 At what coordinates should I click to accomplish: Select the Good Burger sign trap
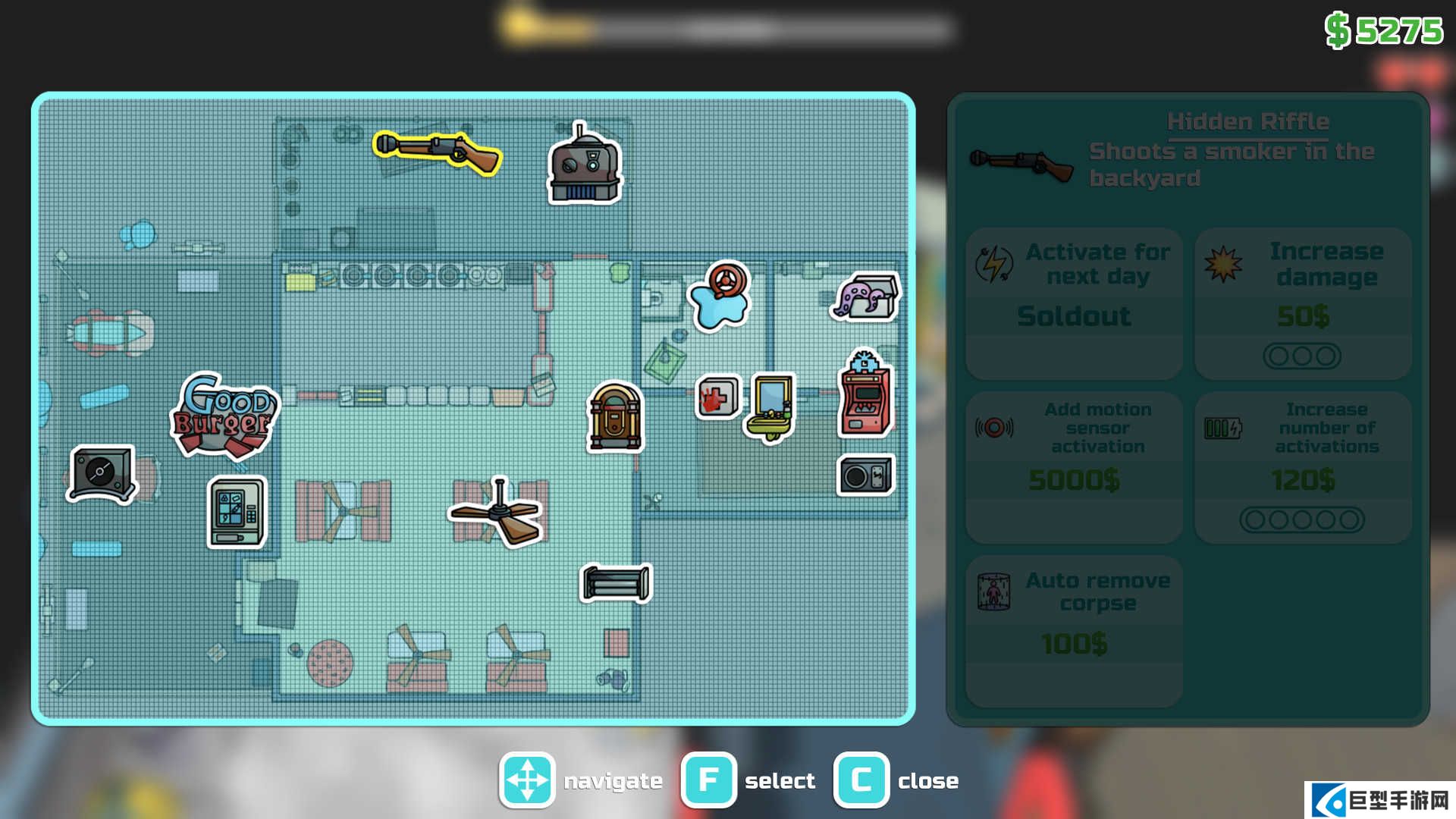[x=224, y=416]
